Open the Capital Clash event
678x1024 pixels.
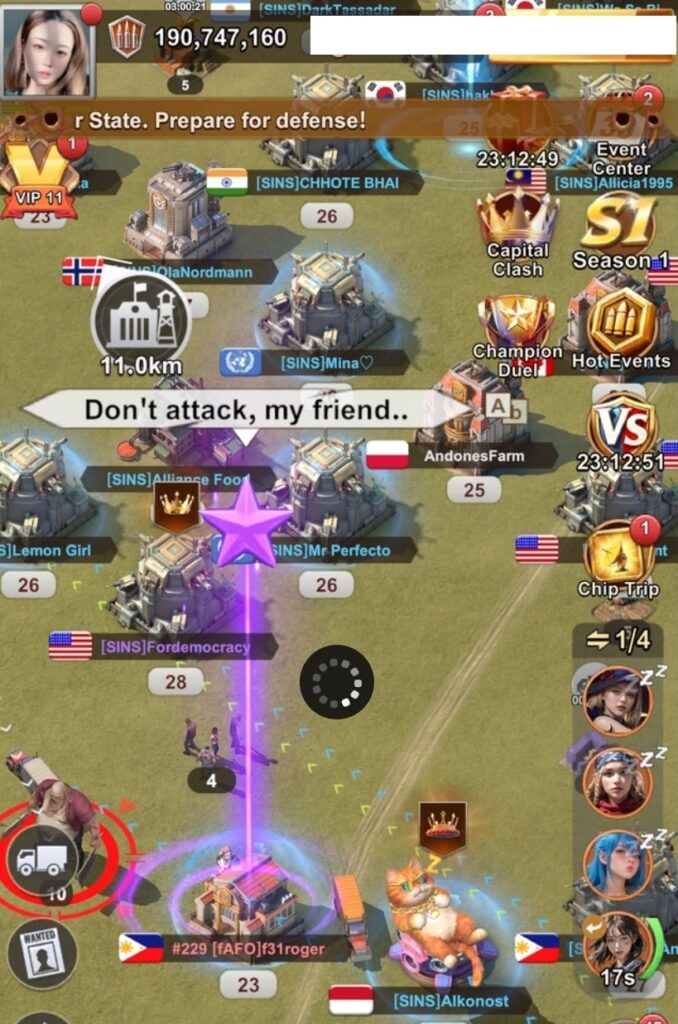[517, 232]
